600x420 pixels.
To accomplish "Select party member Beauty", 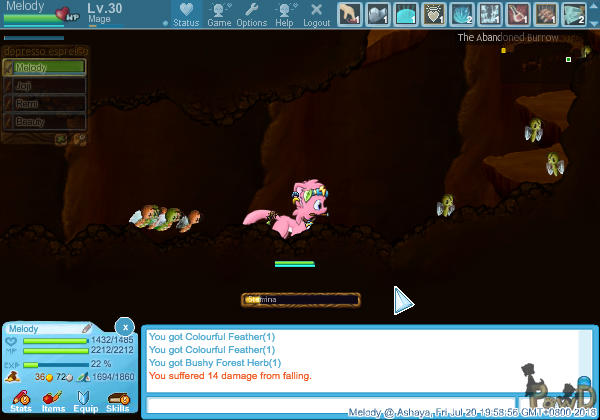I will tap(44, 121).
